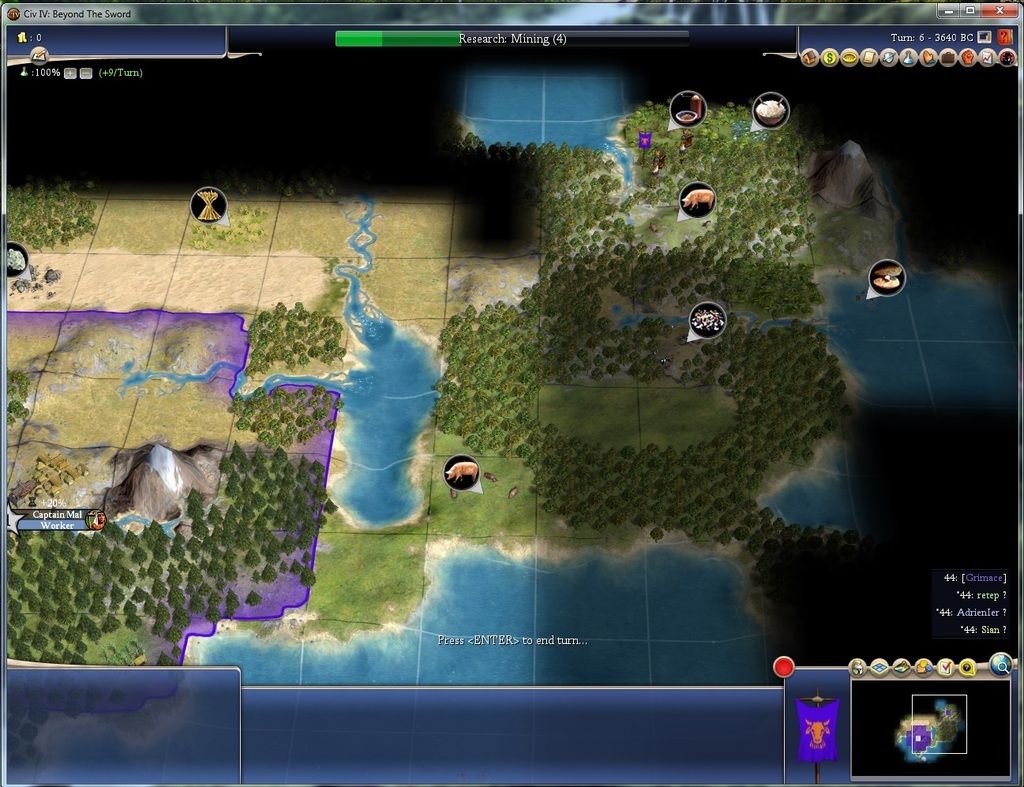Image resolution: width=1024 pixels, height=787 pixels.
Task: Toggle the tile grid overlay button
Action: (x=879, y=668)
